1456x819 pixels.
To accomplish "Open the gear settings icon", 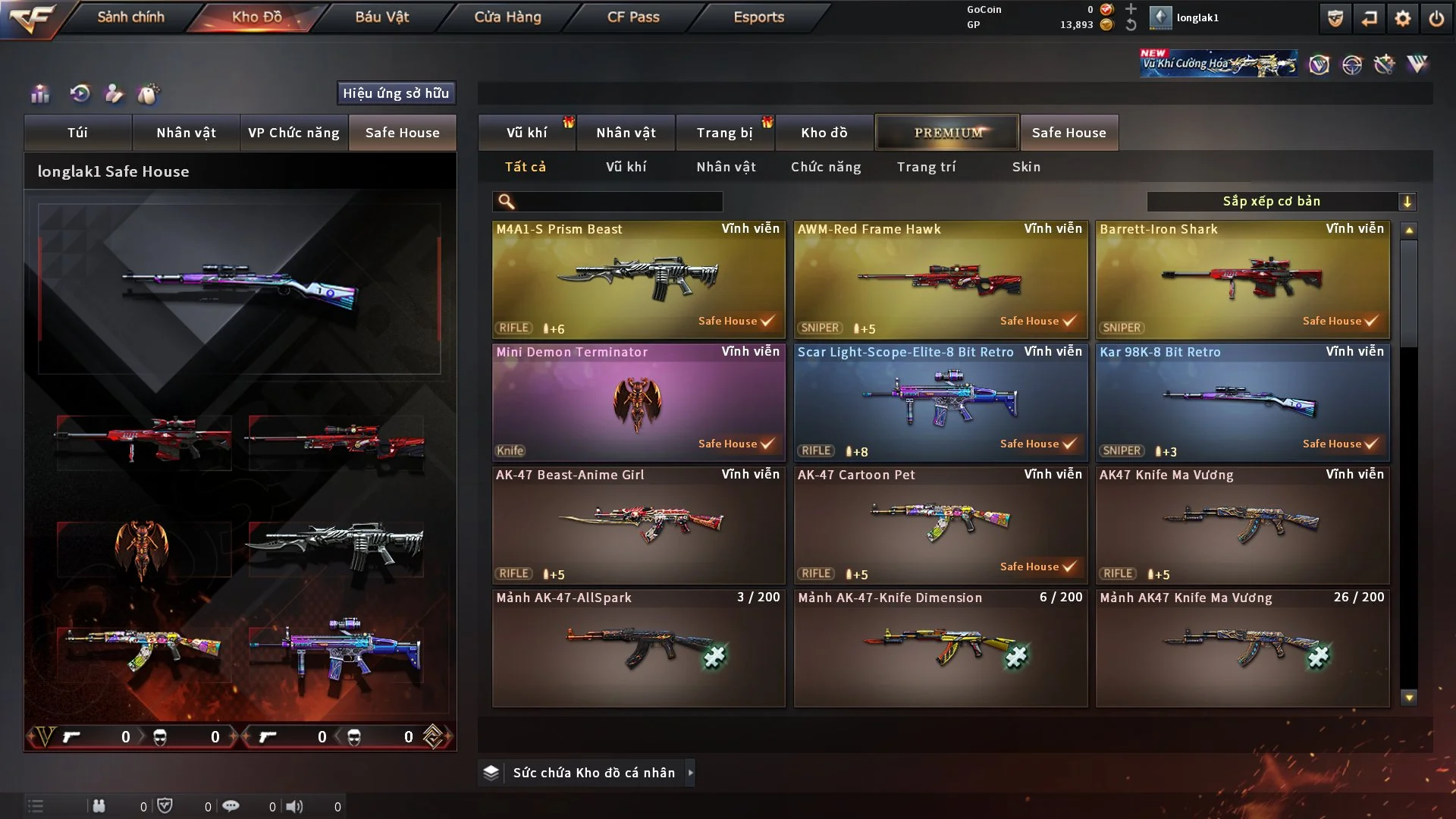I will point(1402,18).
